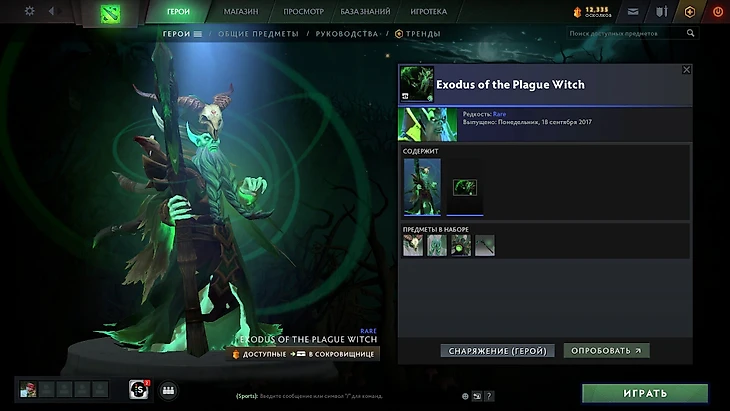
Task: Try the set with Опробовать button
Action: tap(606, 351)
